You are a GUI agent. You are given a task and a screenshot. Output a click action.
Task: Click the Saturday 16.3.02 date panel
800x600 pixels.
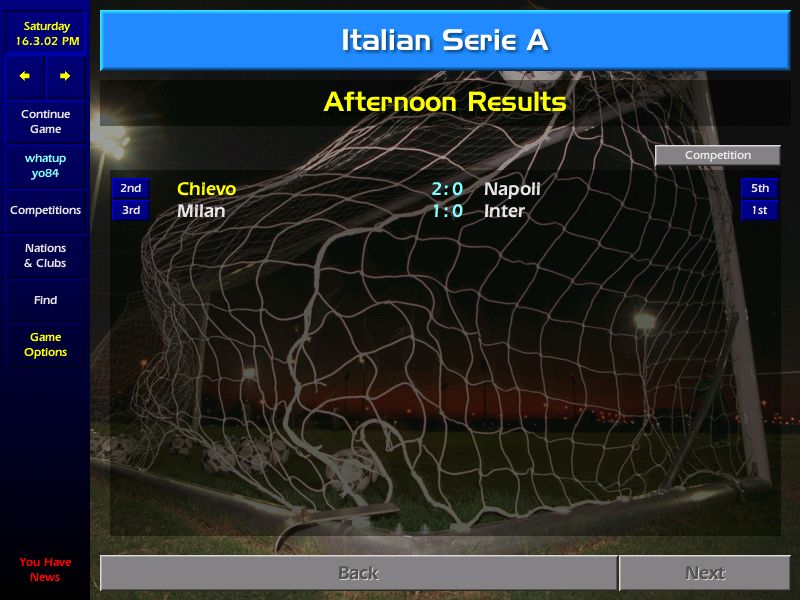[x=45, y=34]
